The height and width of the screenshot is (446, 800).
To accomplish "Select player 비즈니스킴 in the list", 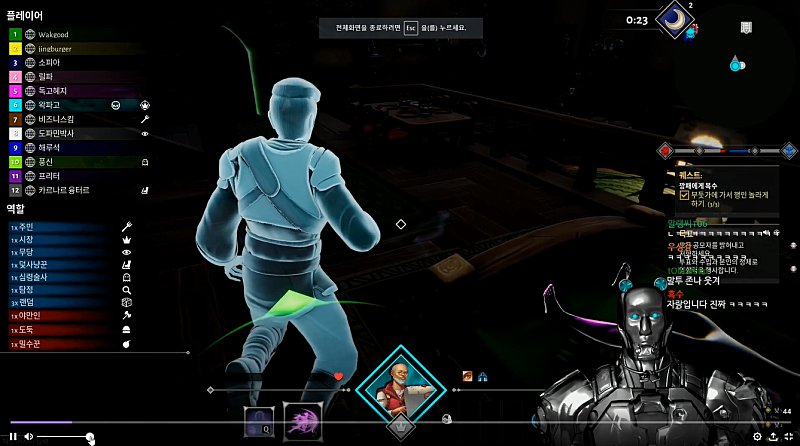I will point(60,119).
